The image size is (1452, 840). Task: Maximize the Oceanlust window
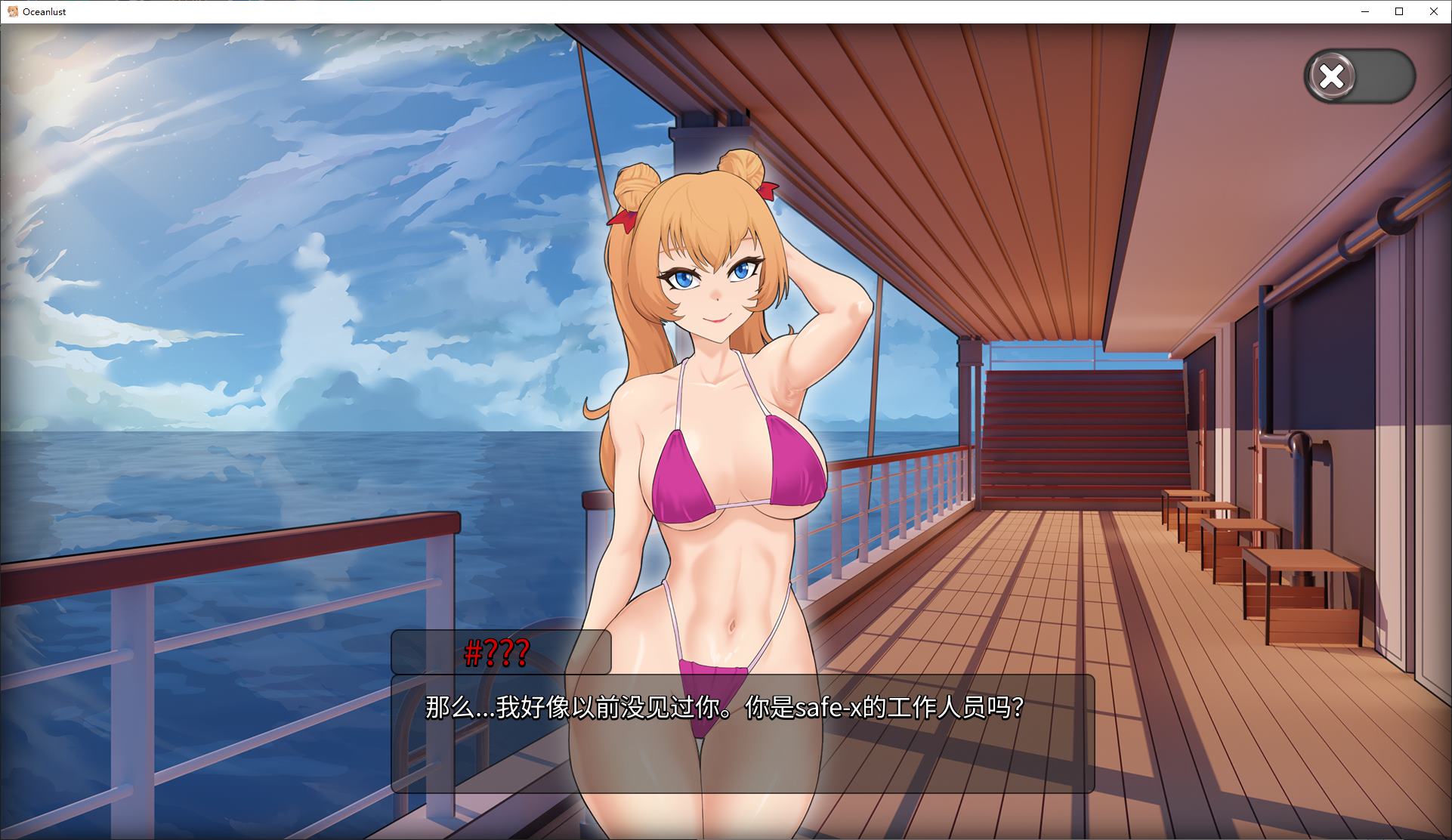(1399, 11)
